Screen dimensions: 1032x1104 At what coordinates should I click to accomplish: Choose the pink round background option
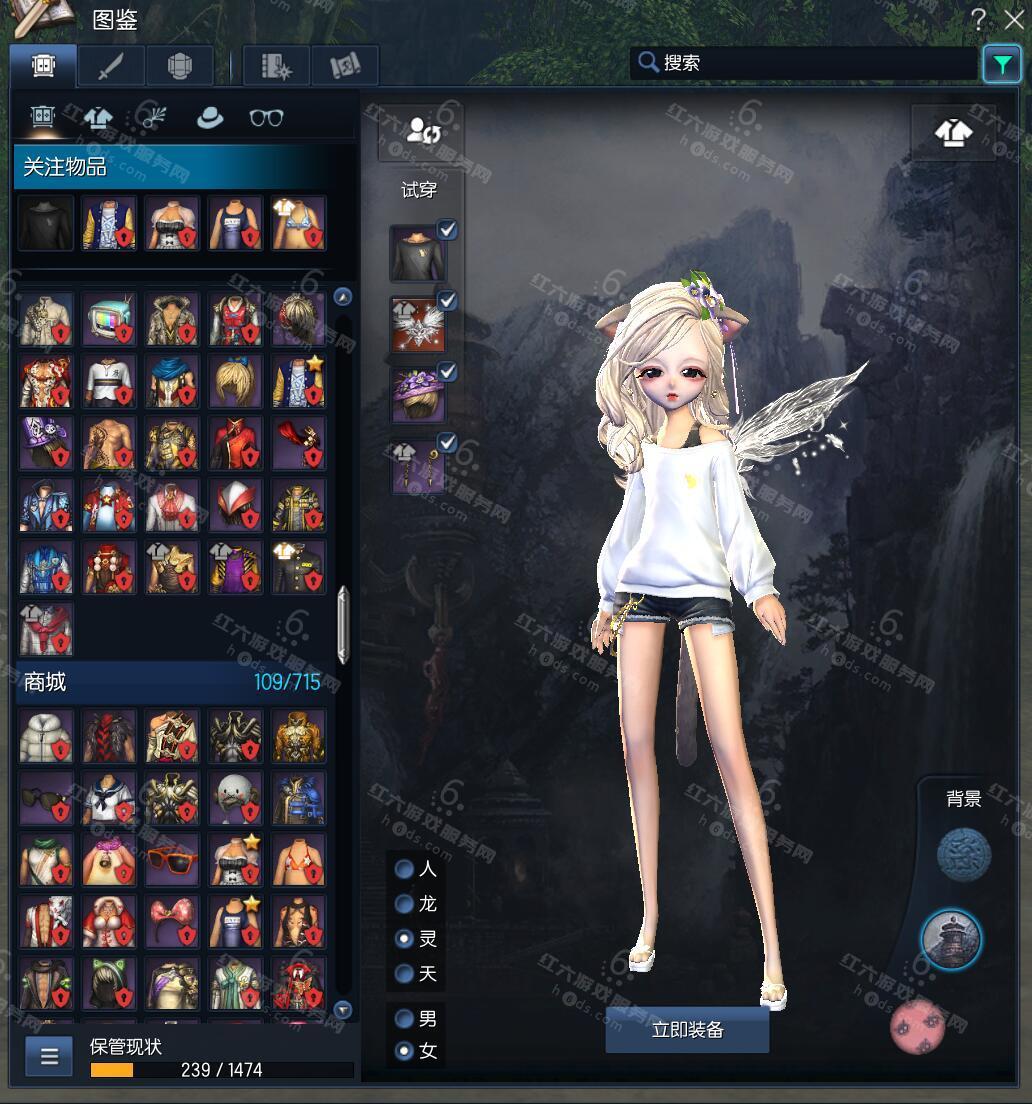(919, 1025)
